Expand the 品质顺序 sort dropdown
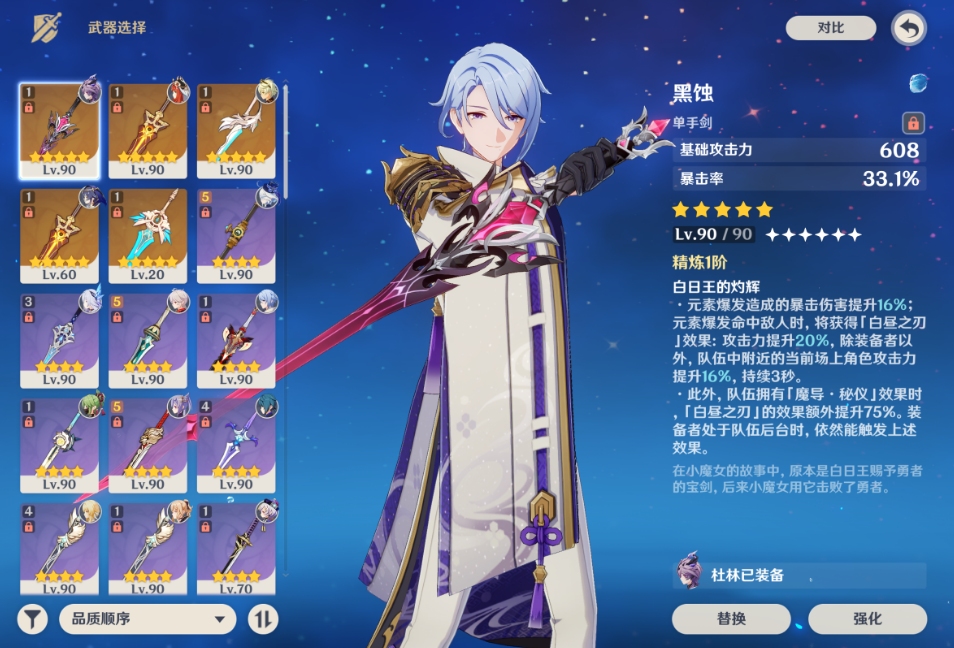Viewport: 954px width, 648px height. click(x=147, y=619)
